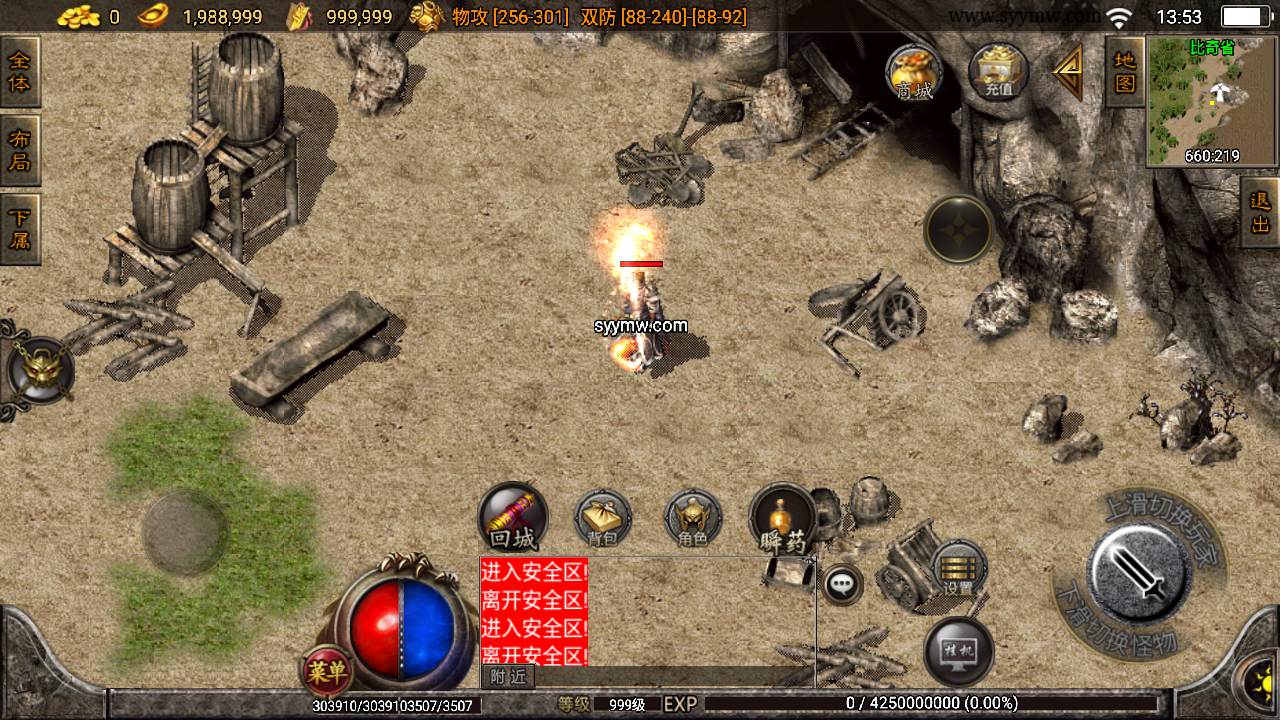The image size is (1280, 720).
Task: Choose the 全体 tab on the left
Action: 19,72
